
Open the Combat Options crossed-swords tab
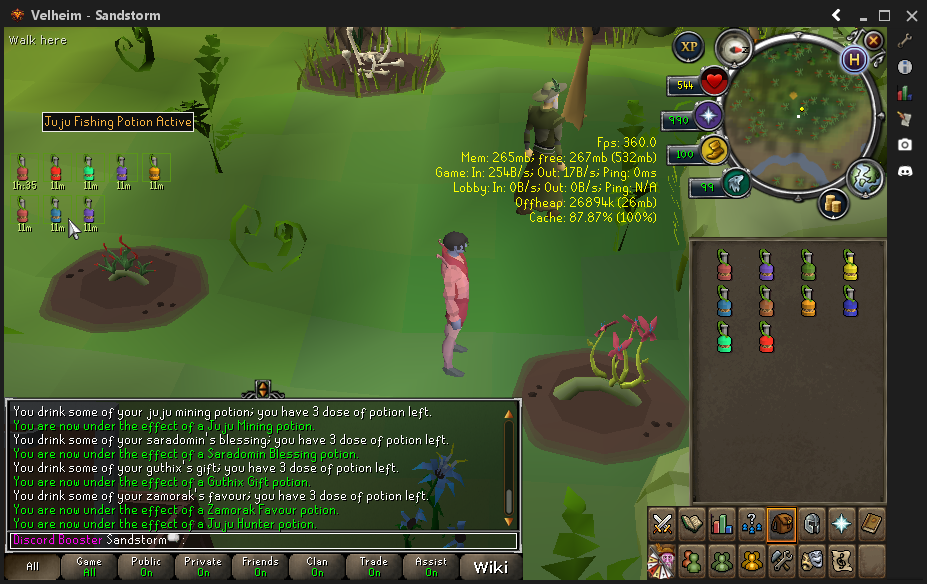click(661, 523)
